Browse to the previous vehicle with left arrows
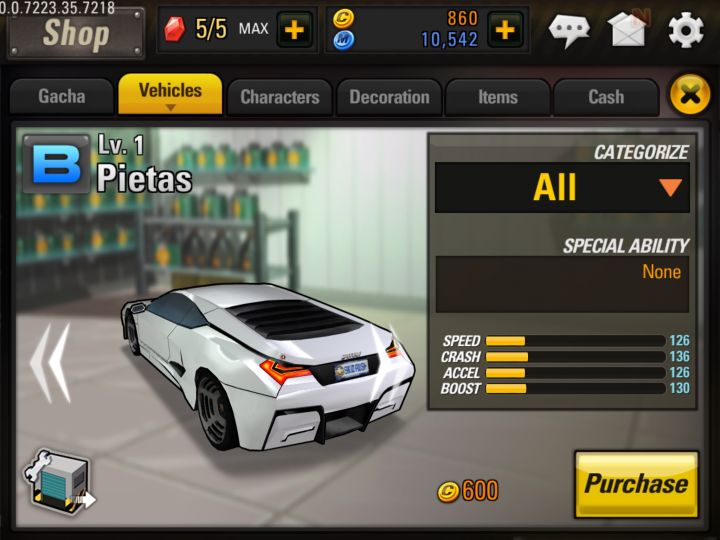The width and height of the screenshot is (720, 540). [x=48, y=361]
